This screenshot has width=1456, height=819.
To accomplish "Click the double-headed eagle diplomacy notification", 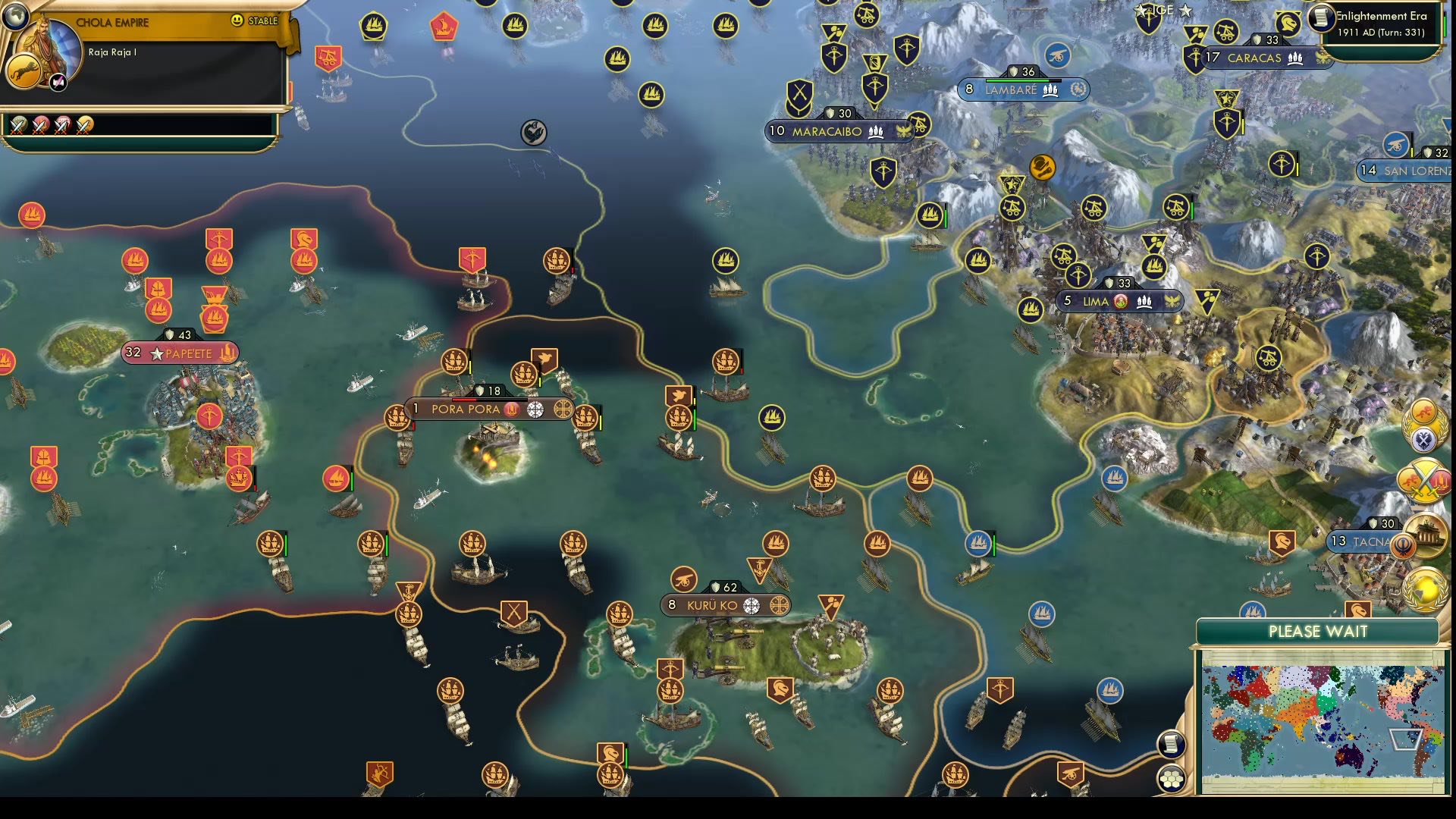I will [x=1423, y=438].
